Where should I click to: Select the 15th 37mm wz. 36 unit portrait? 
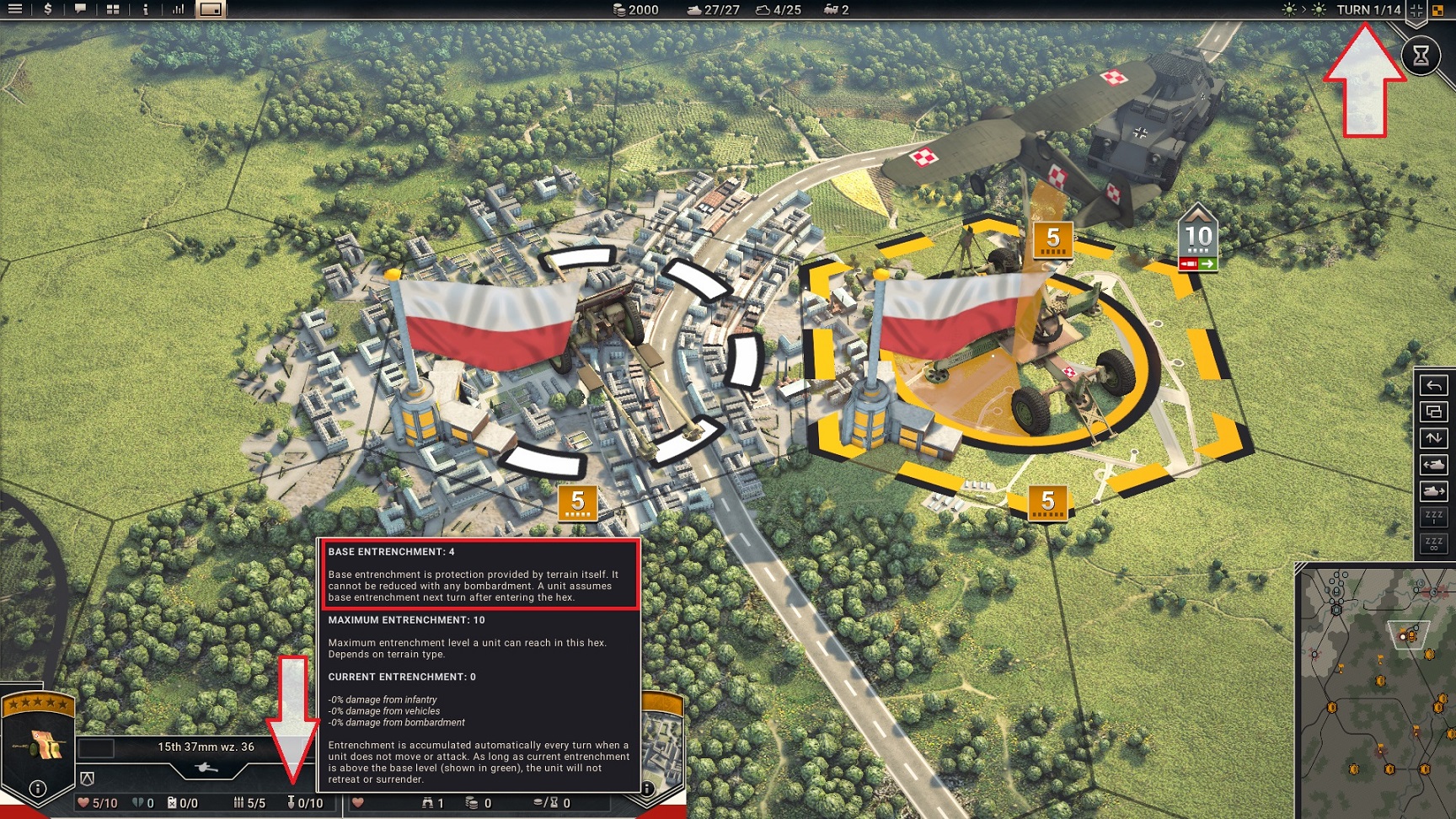[39, 746]
